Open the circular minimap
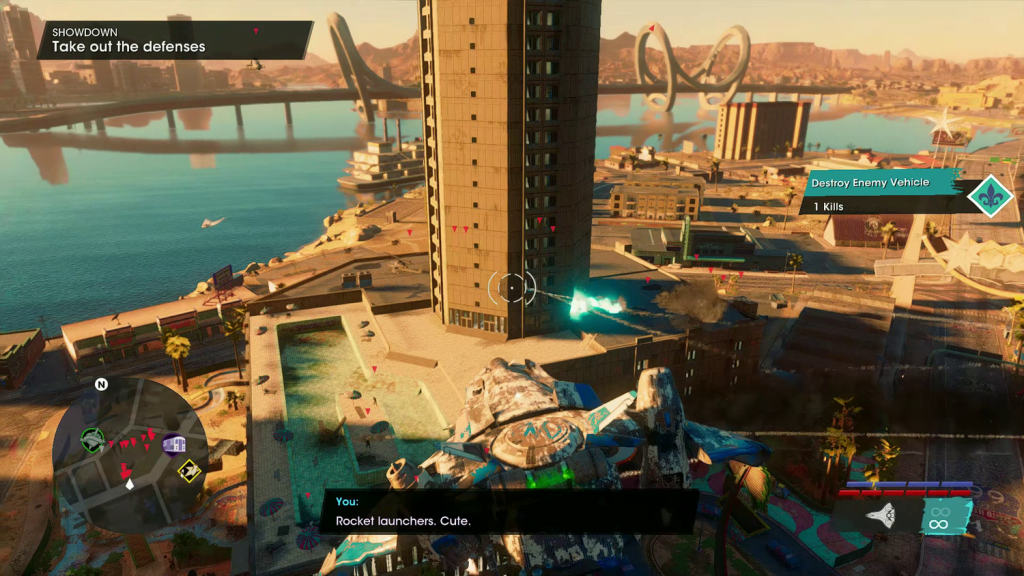1024x576 pixels. click(130, 456)
